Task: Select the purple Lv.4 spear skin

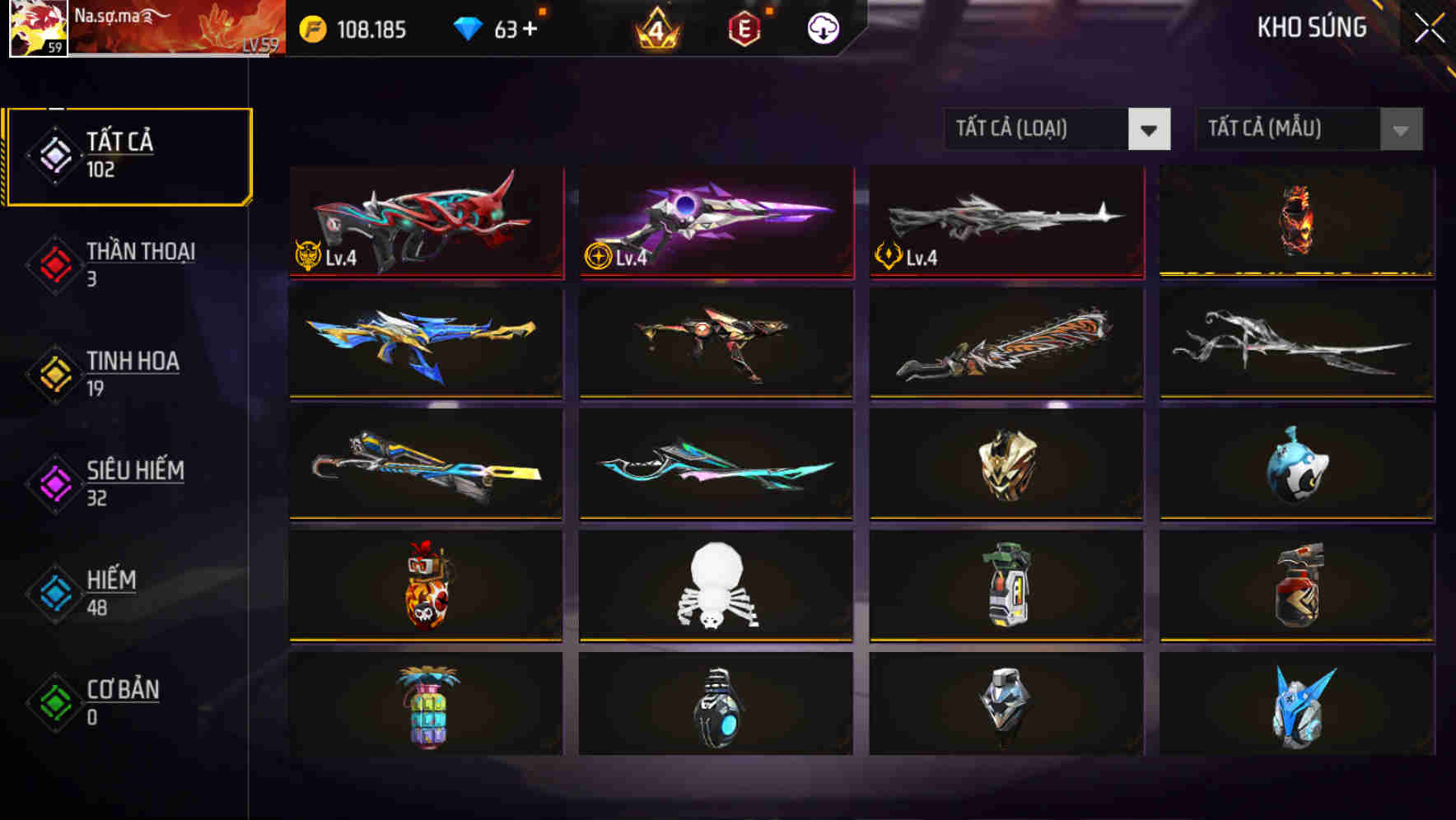Action: coord(714,222)
